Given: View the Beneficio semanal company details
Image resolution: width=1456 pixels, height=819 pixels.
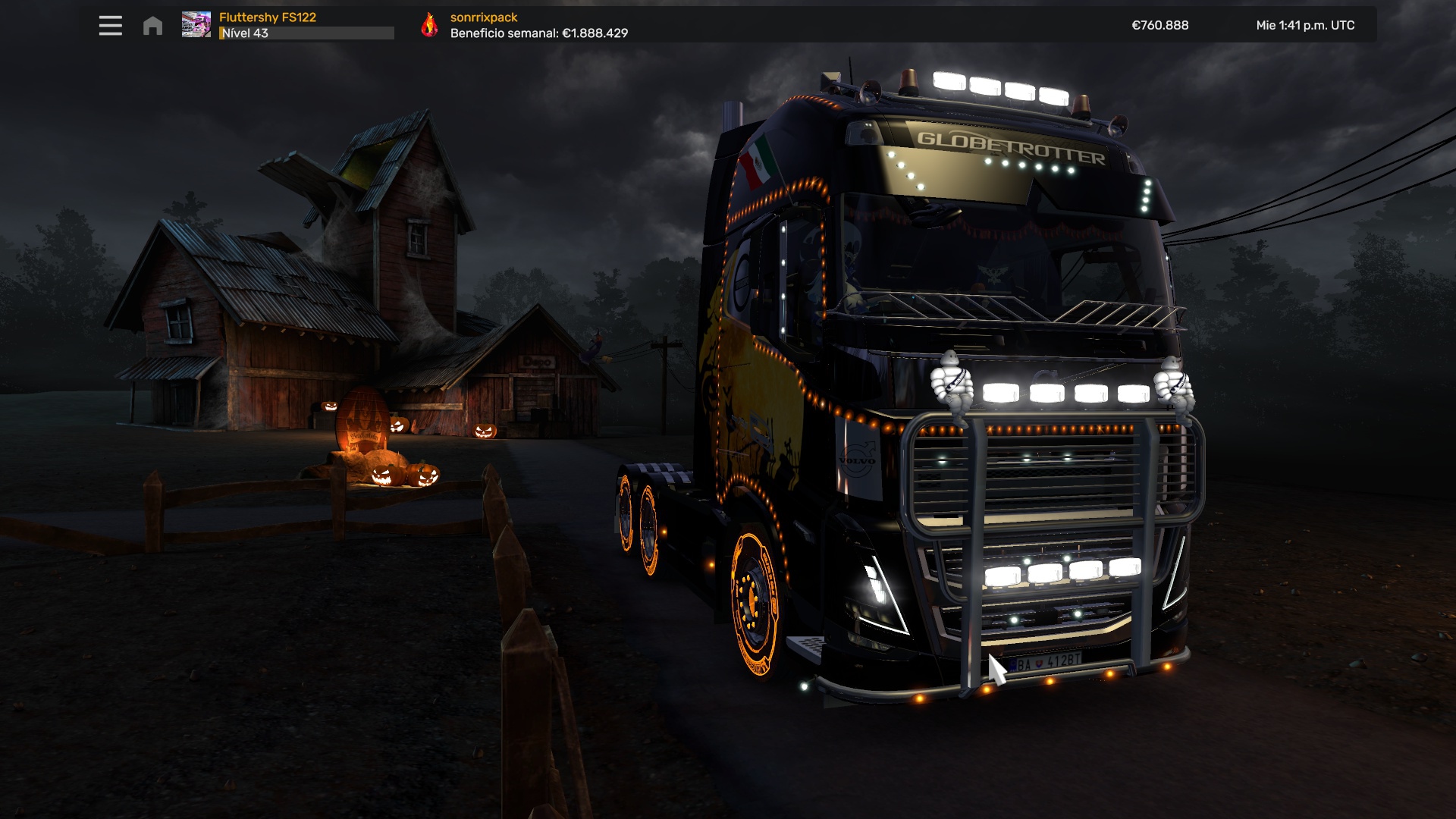Looking at the screenshot, I should pyautogui.click(x=538, y=33).
